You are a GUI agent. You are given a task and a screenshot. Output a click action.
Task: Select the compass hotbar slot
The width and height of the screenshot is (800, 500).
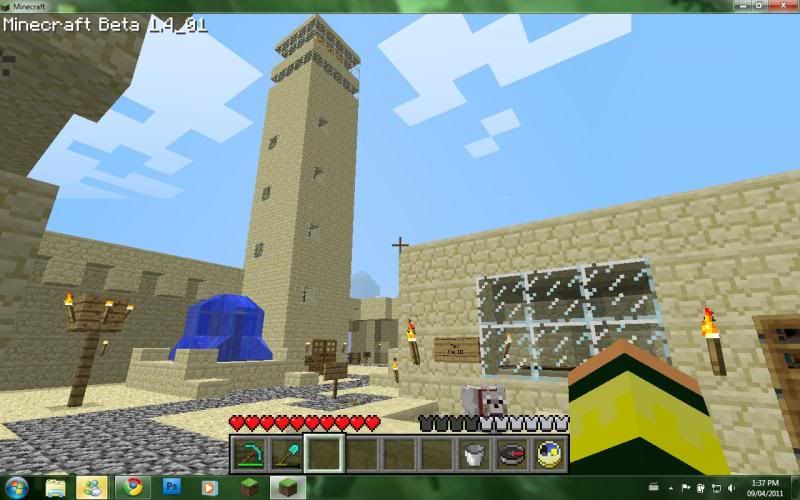pyautogui.click(x=511, y=453)
